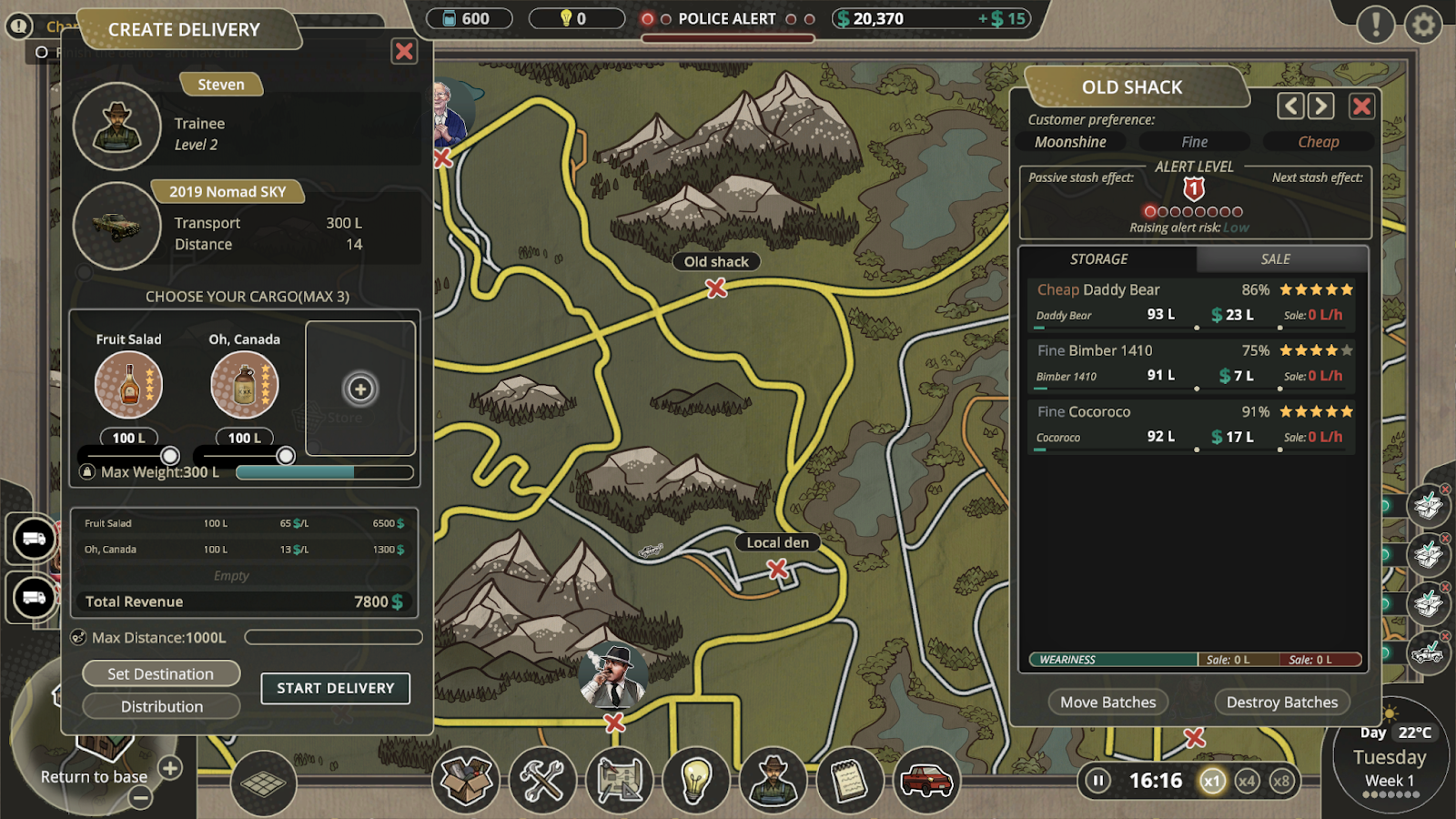Open the red car vehicles menu
Viewport: 1456px width, 819px height.
coord(925,781)
